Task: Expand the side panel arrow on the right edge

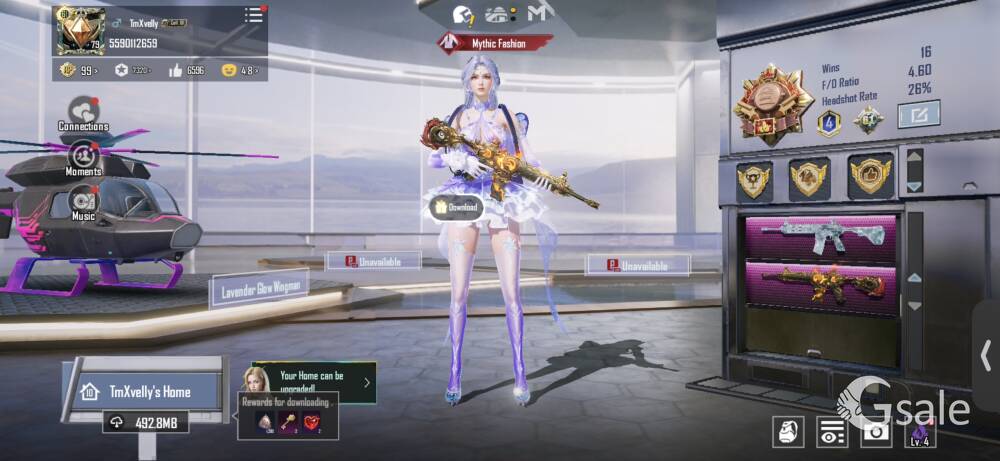Action: [986, 354]
